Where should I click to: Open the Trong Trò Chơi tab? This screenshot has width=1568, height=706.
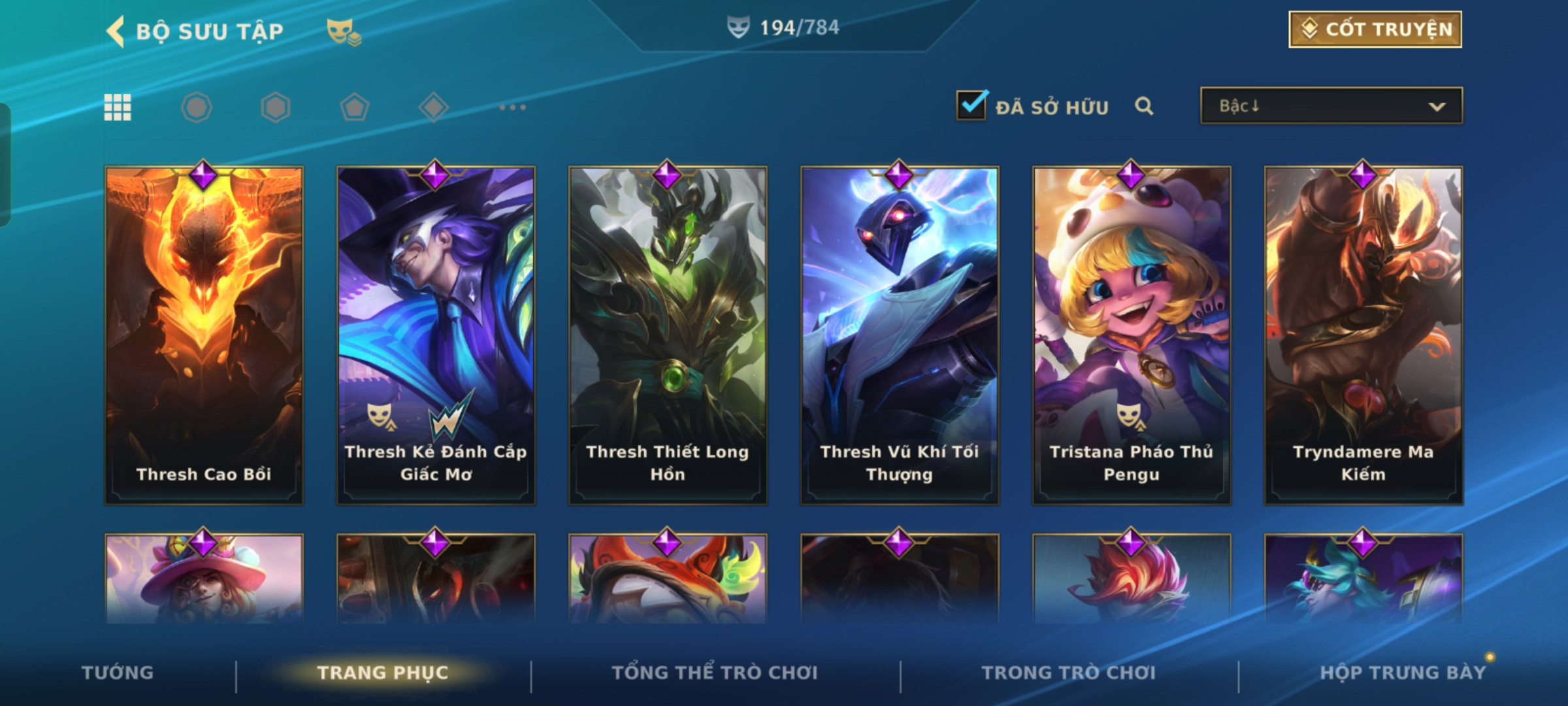pos(1069,673)
